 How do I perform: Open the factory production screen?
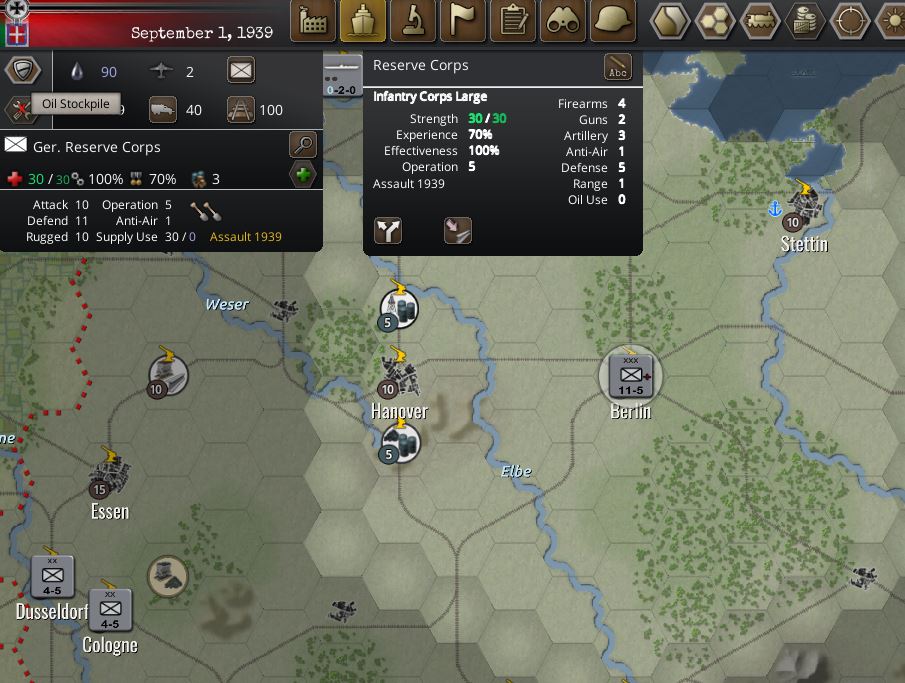click(x=313, y=20)
